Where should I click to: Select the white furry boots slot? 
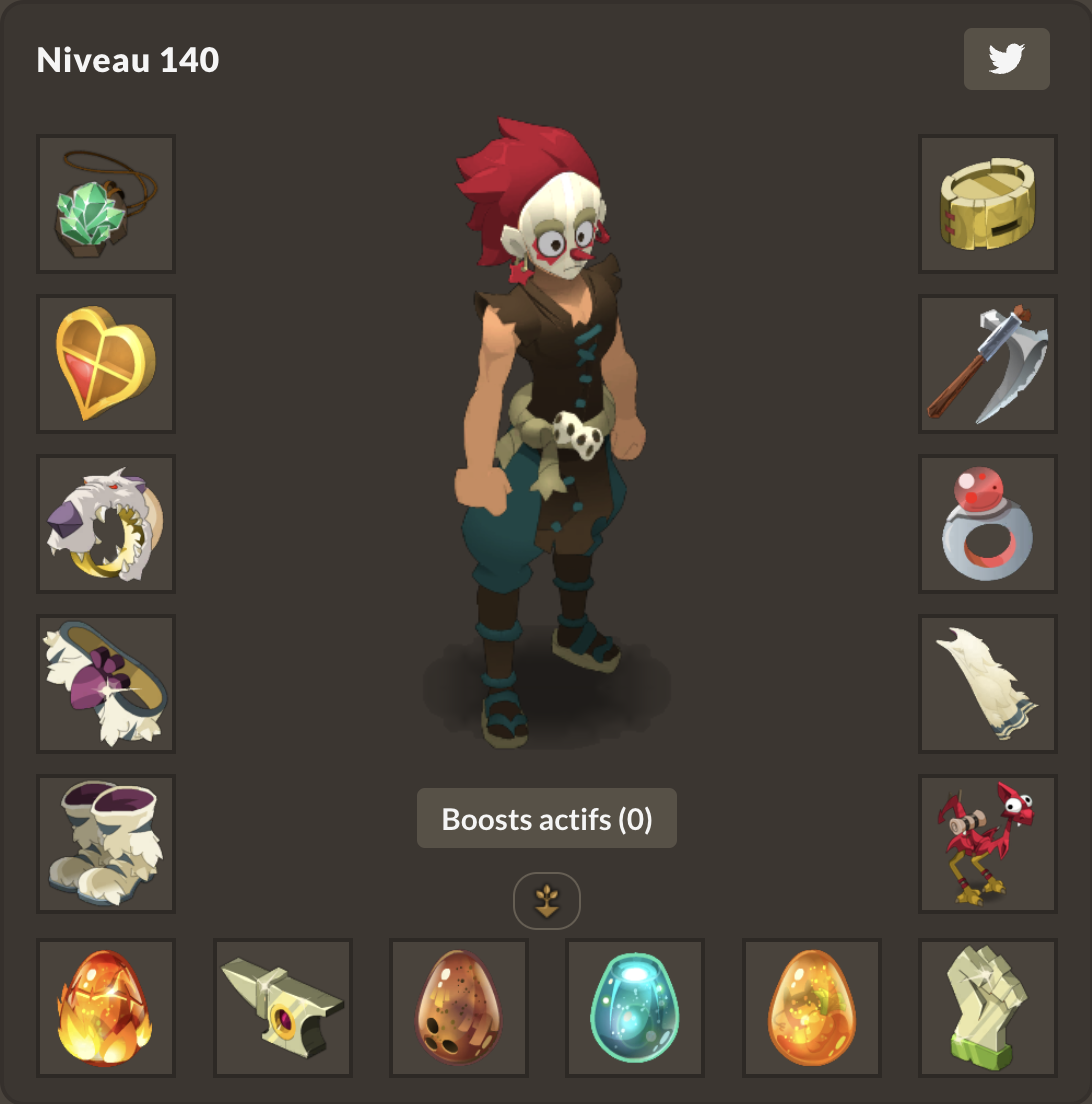point(106,844)
